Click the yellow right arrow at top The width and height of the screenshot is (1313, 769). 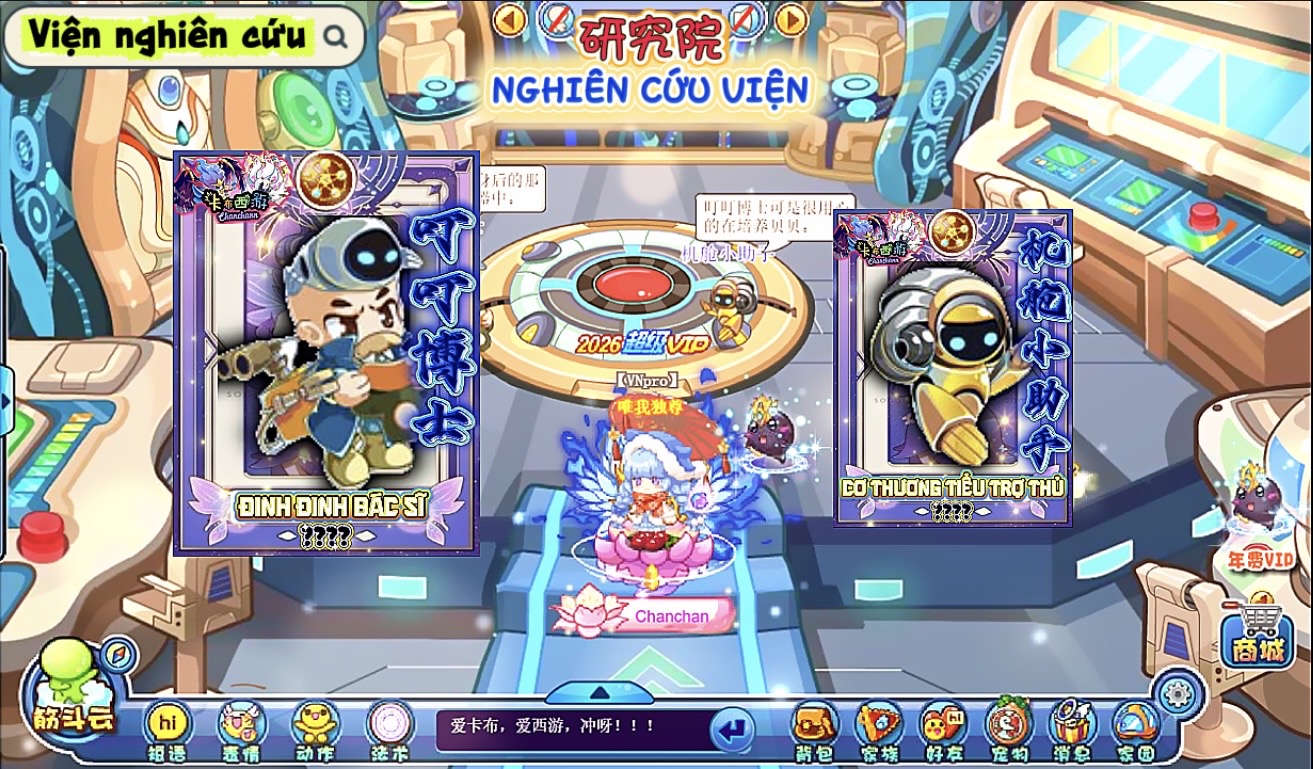point(791,19)
